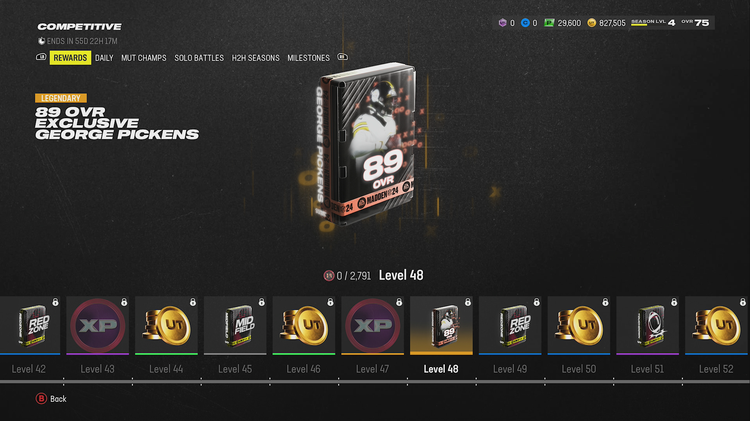
Task: Go to the Solo Battles tab
Action: pyautogui.click(x=198, y=58)
